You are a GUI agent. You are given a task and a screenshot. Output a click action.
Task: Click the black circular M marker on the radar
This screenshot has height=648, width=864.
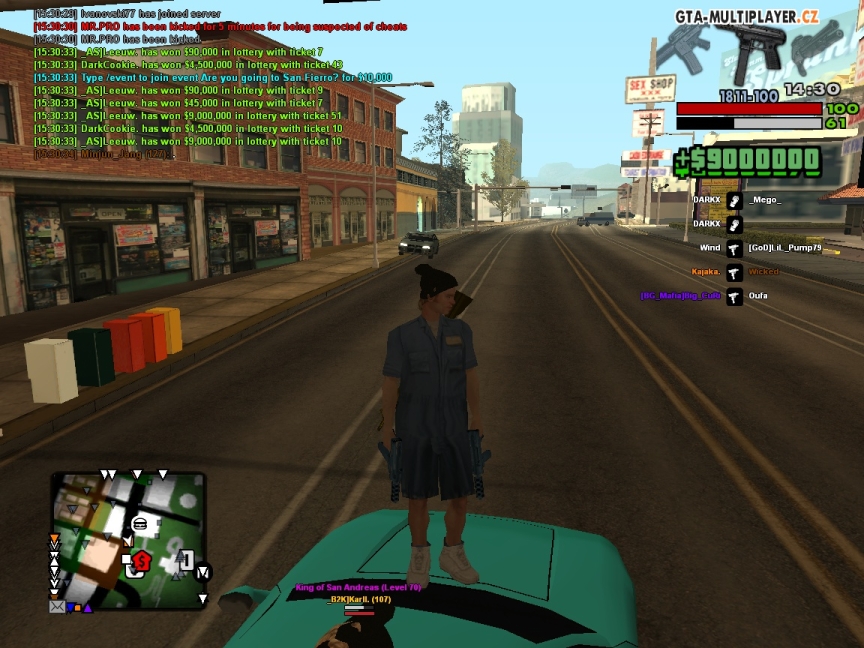[204, 573]
